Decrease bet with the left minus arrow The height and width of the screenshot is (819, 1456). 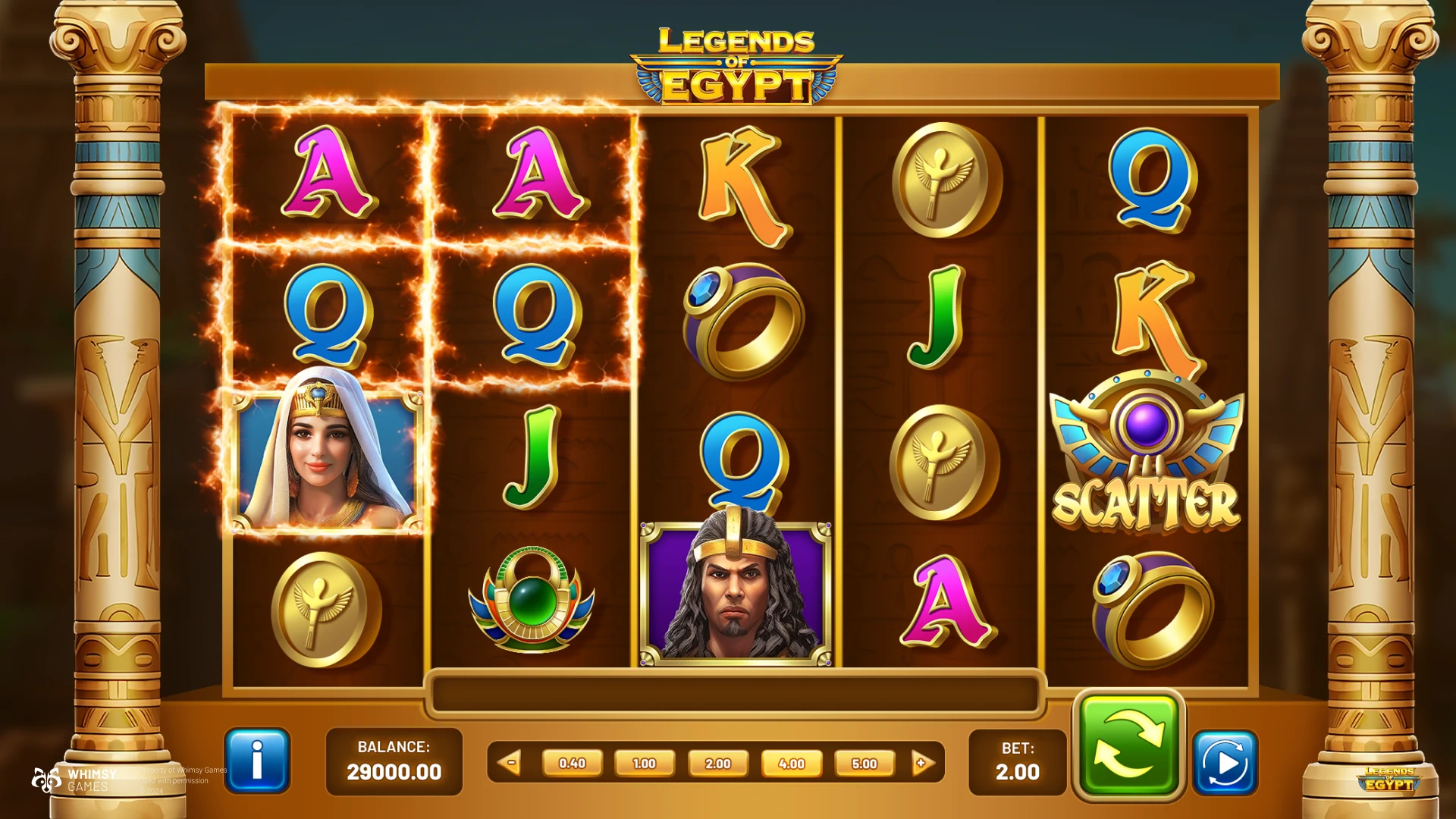(x=510, y=763)
